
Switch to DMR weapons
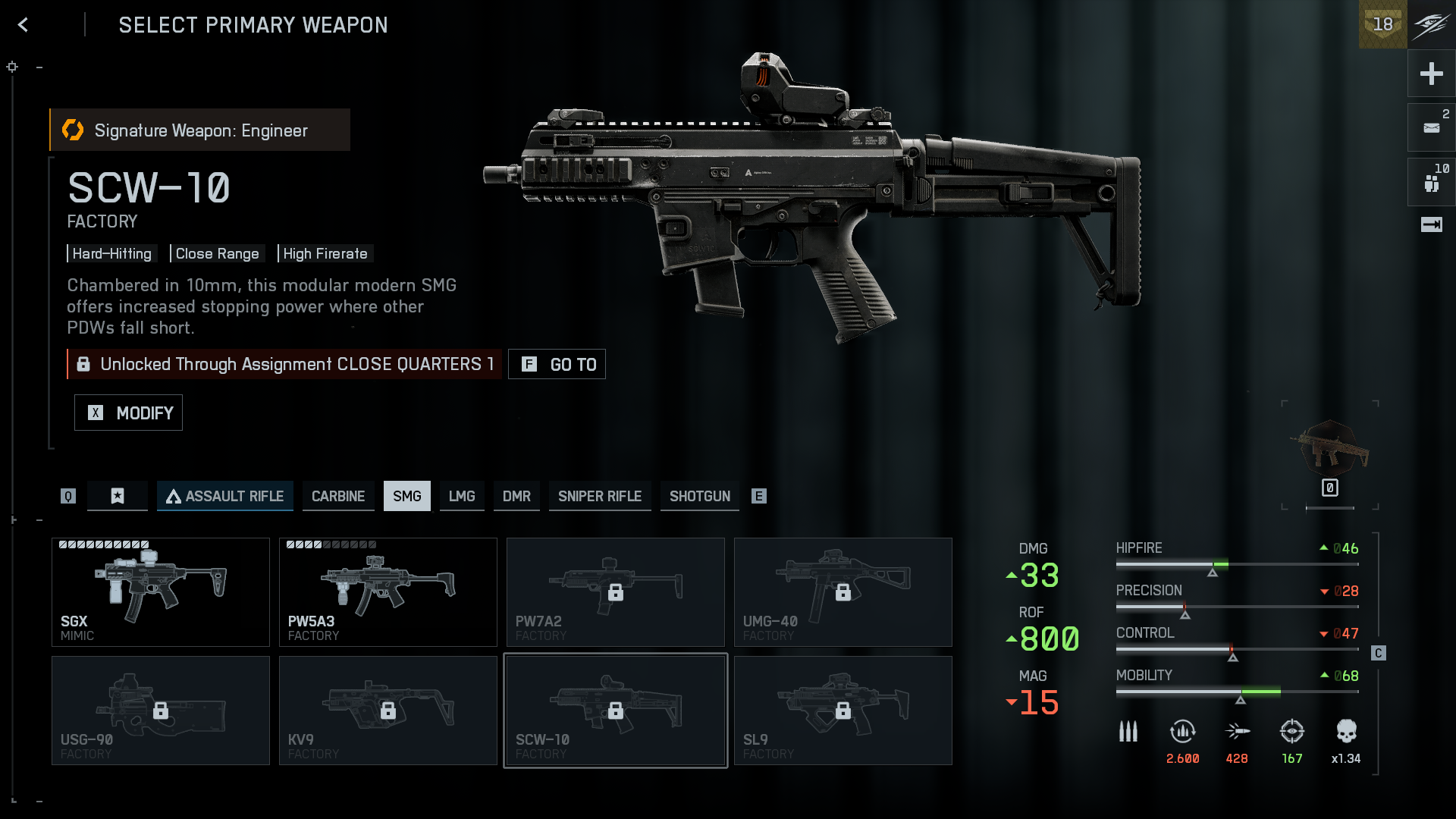tap(516, 496)
